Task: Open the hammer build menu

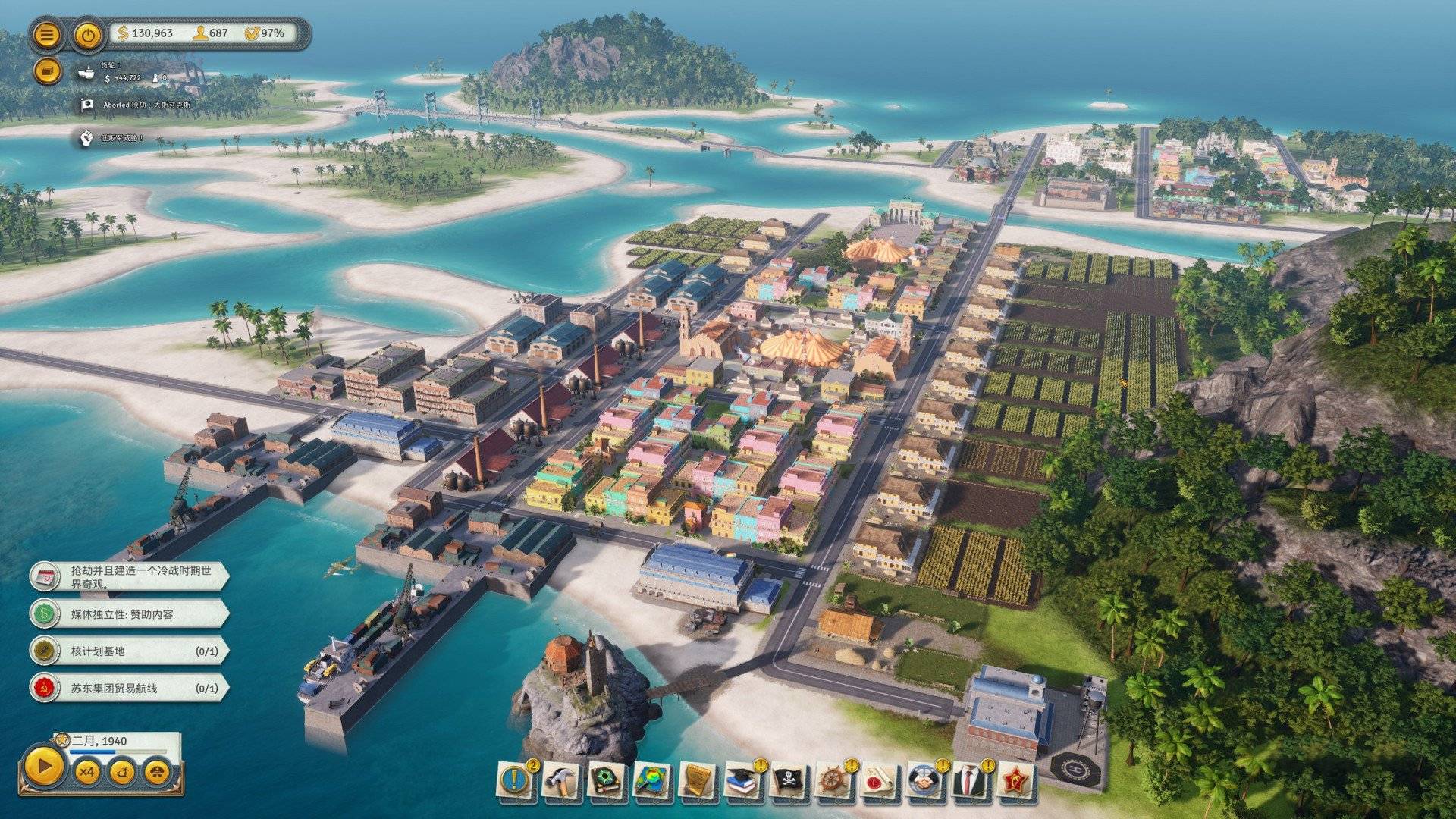Action: point(562,780)
